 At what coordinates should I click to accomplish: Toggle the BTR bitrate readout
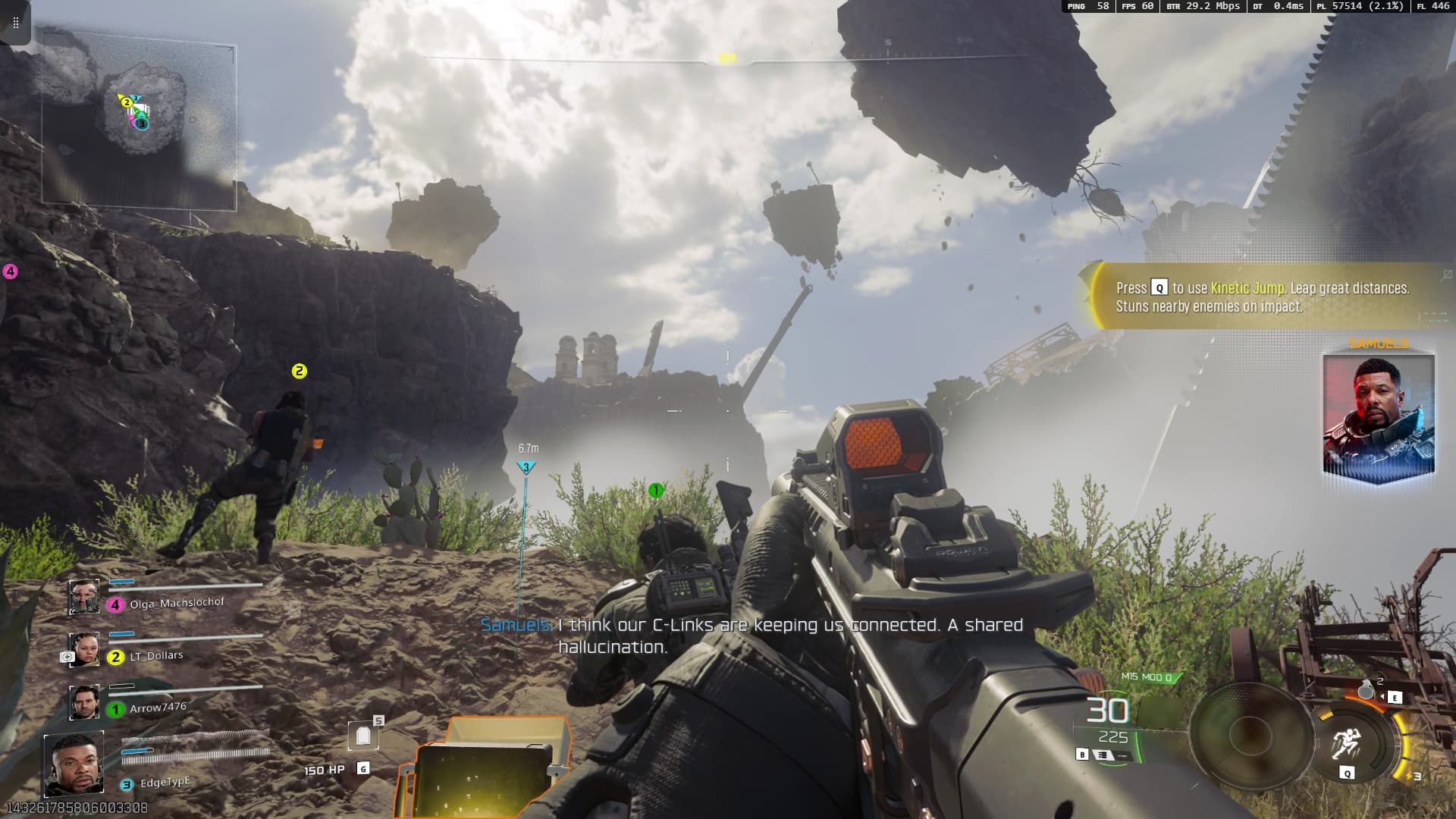click(x=1202, y=7)
